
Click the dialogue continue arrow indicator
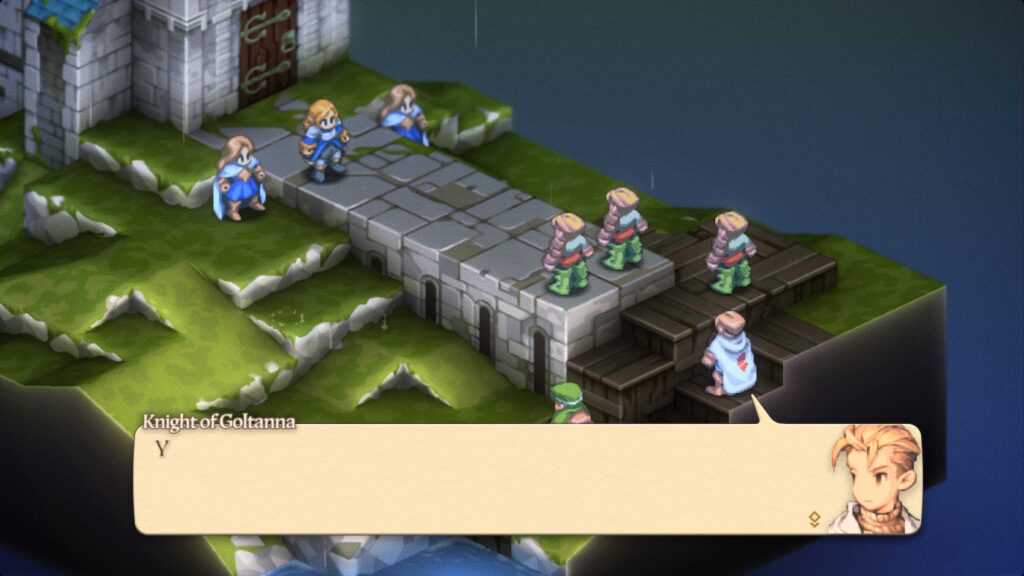click(814, 519)
